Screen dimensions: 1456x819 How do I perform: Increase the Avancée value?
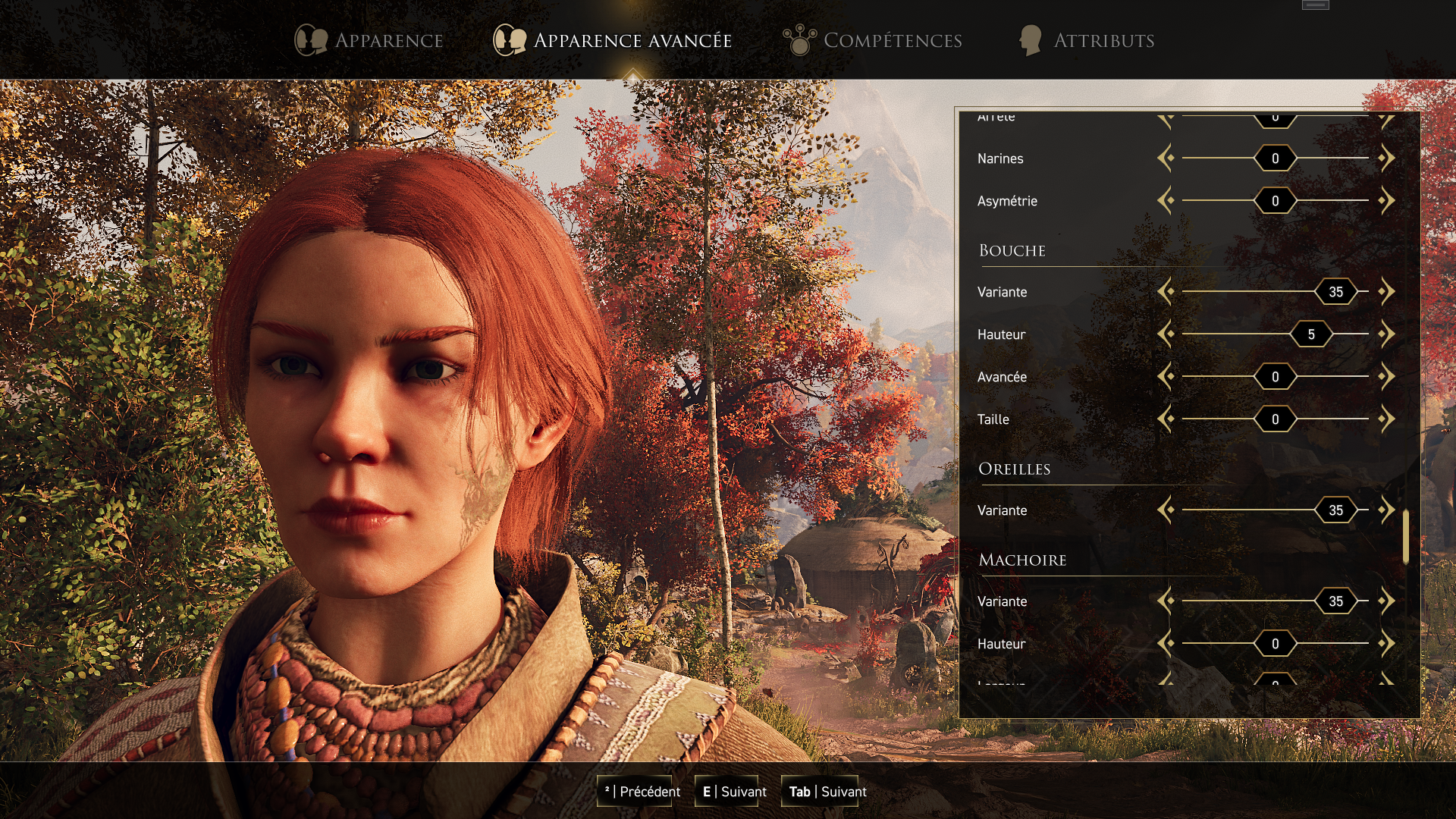click(x=1388, y=376)
